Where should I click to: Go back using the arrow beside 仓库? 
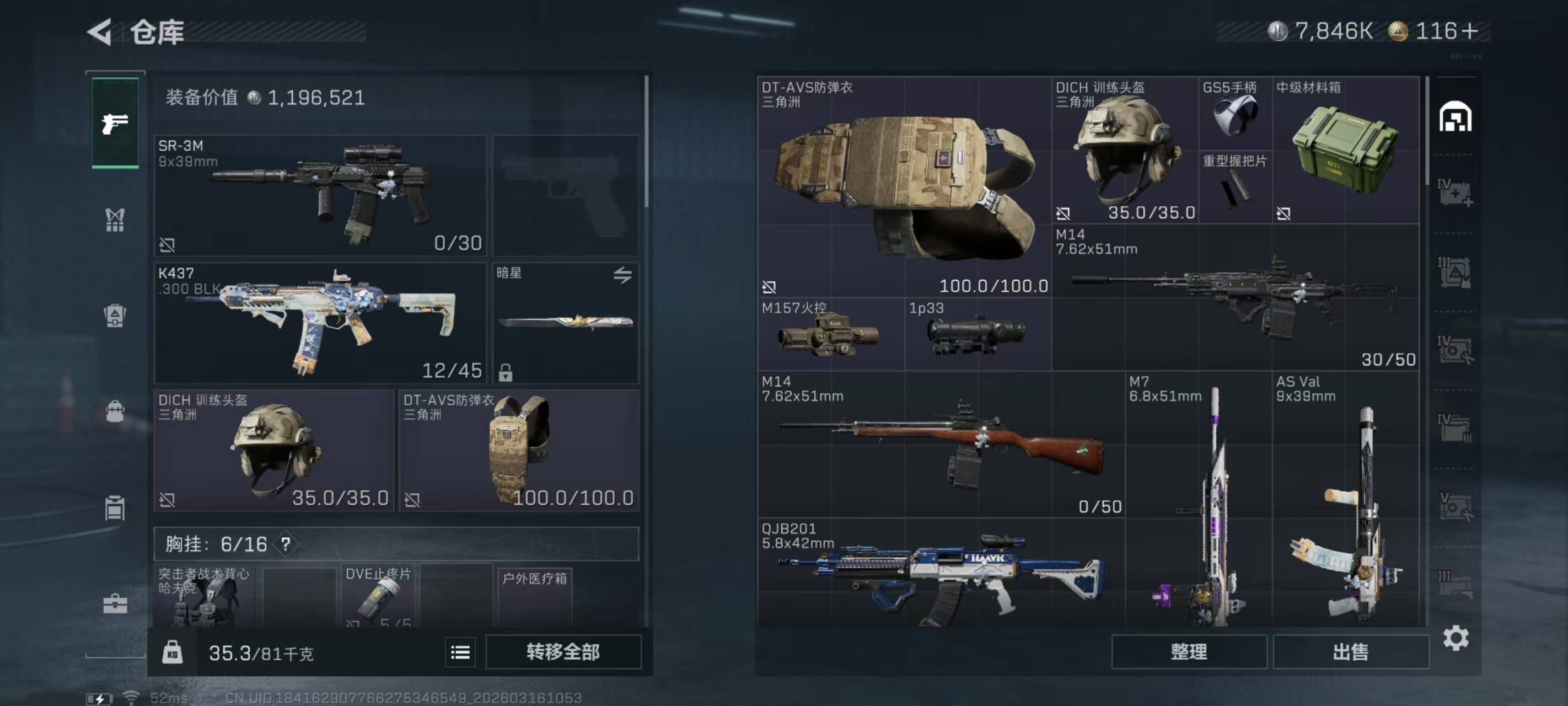tap(100, 31)
